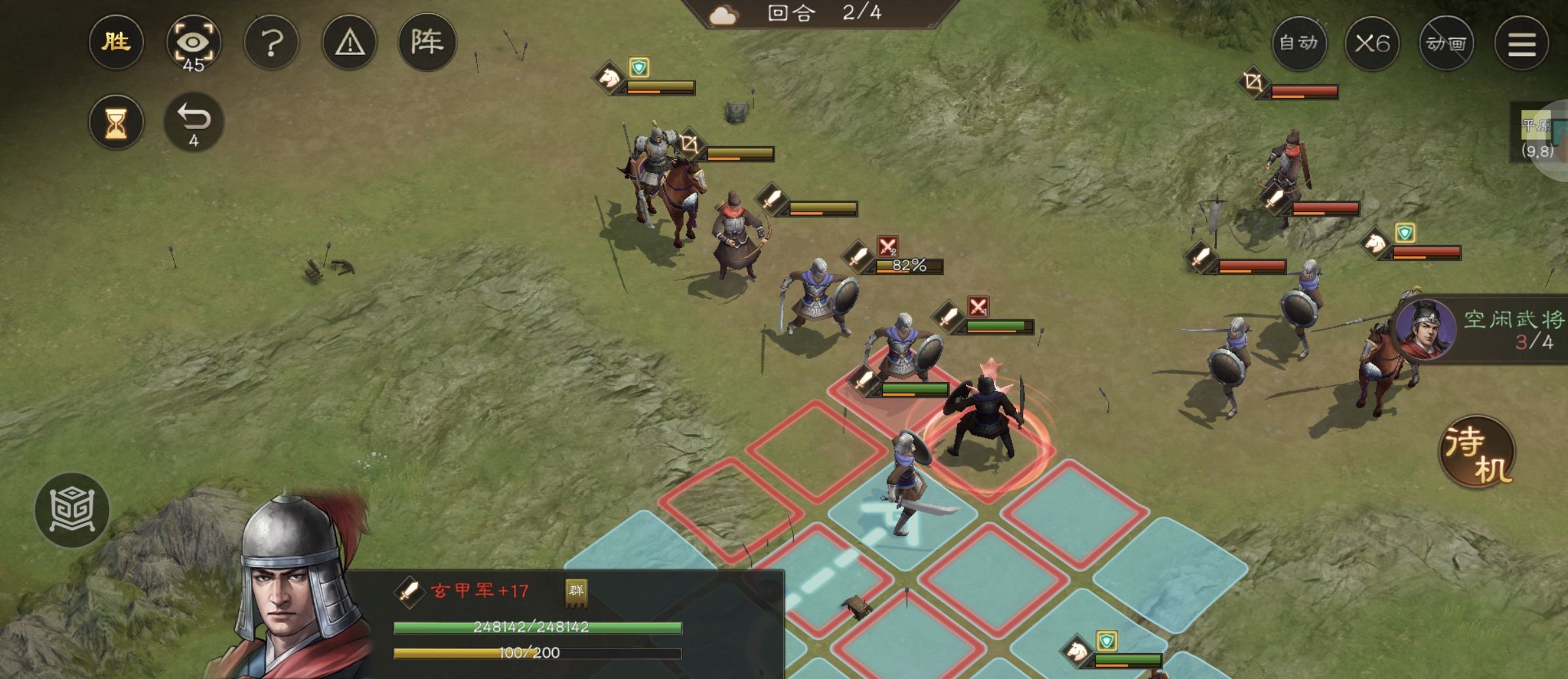Click the eye scouting icon showing 45
Screen dimensions: 1568x679
click(194, 42)
